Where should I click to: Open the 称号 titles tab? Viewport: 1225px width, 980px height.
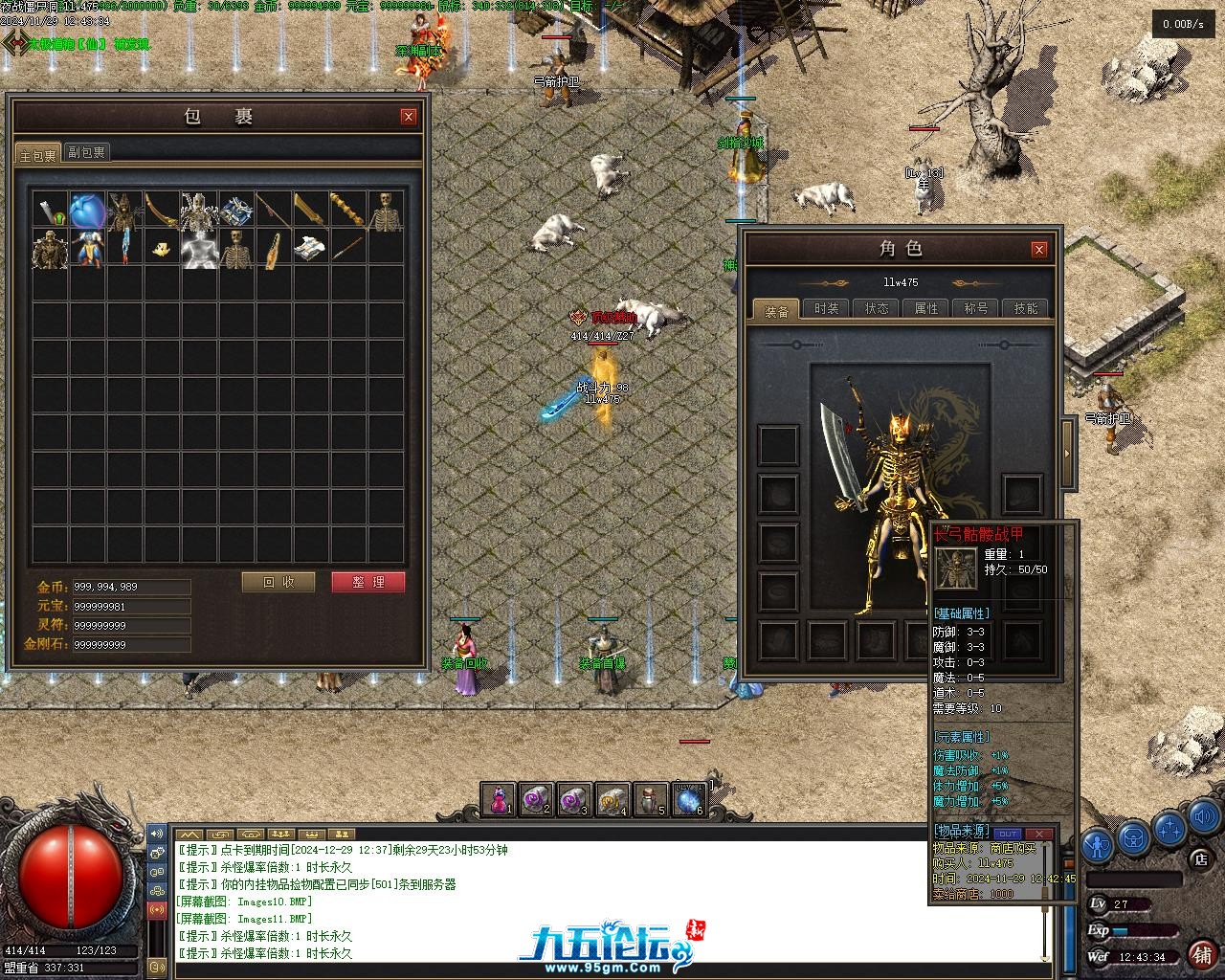point(976,308)
